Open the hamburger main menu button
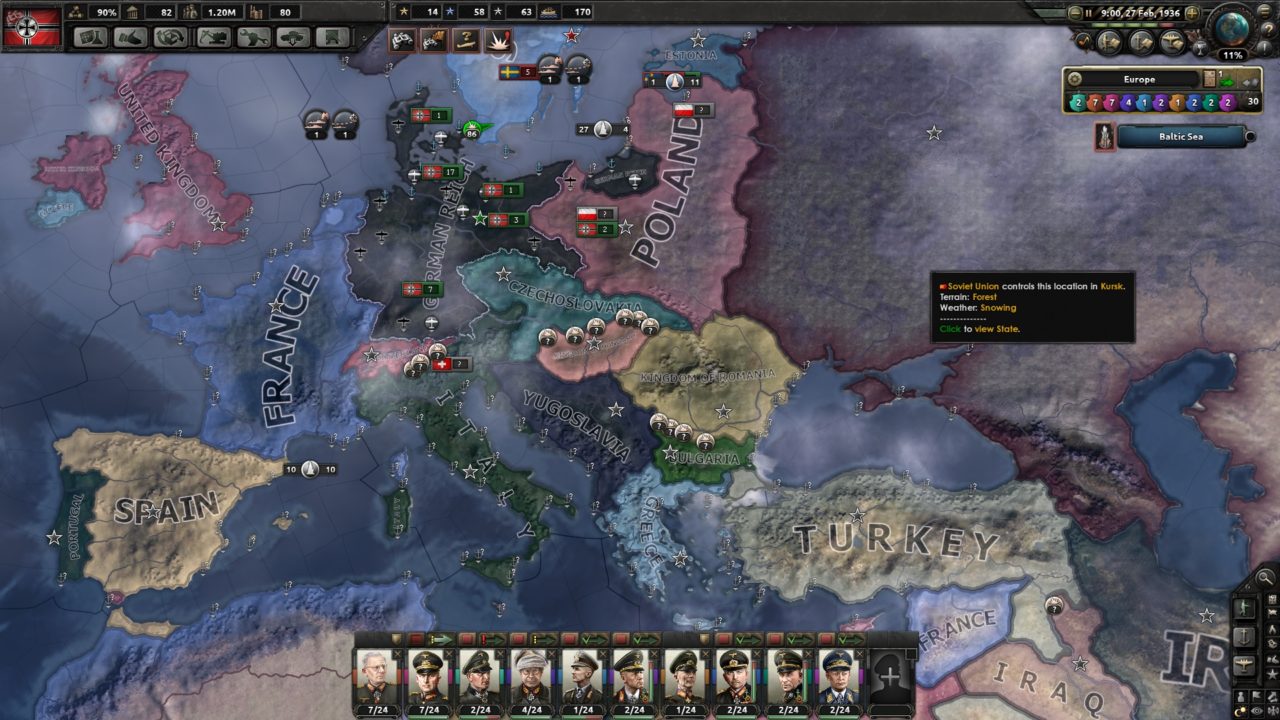1280x720 pixels. [x=1264, y=12]
